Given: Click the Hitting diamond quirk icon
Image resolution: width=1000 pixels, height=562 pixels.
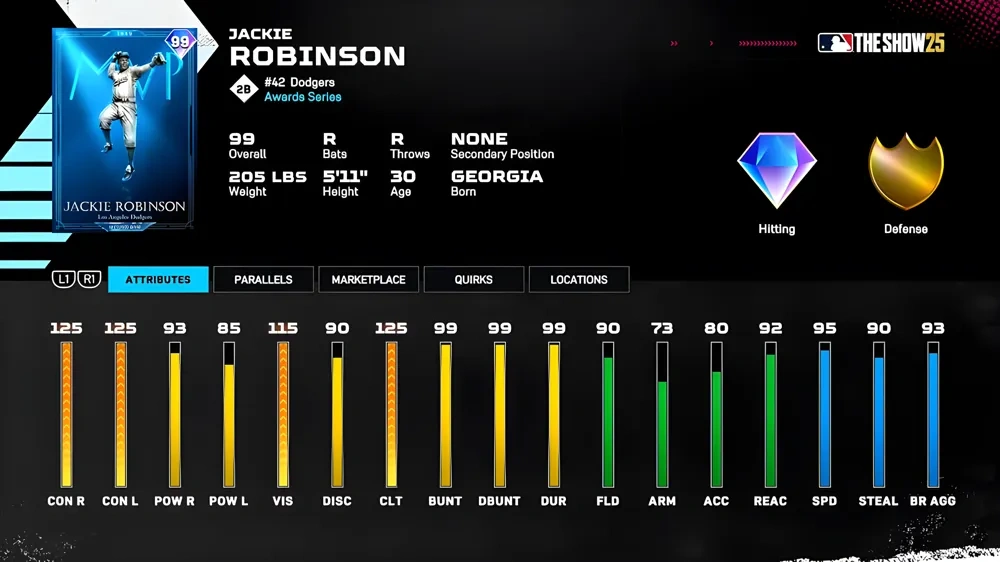Looking at the screenshot, I should pos(777,171).
